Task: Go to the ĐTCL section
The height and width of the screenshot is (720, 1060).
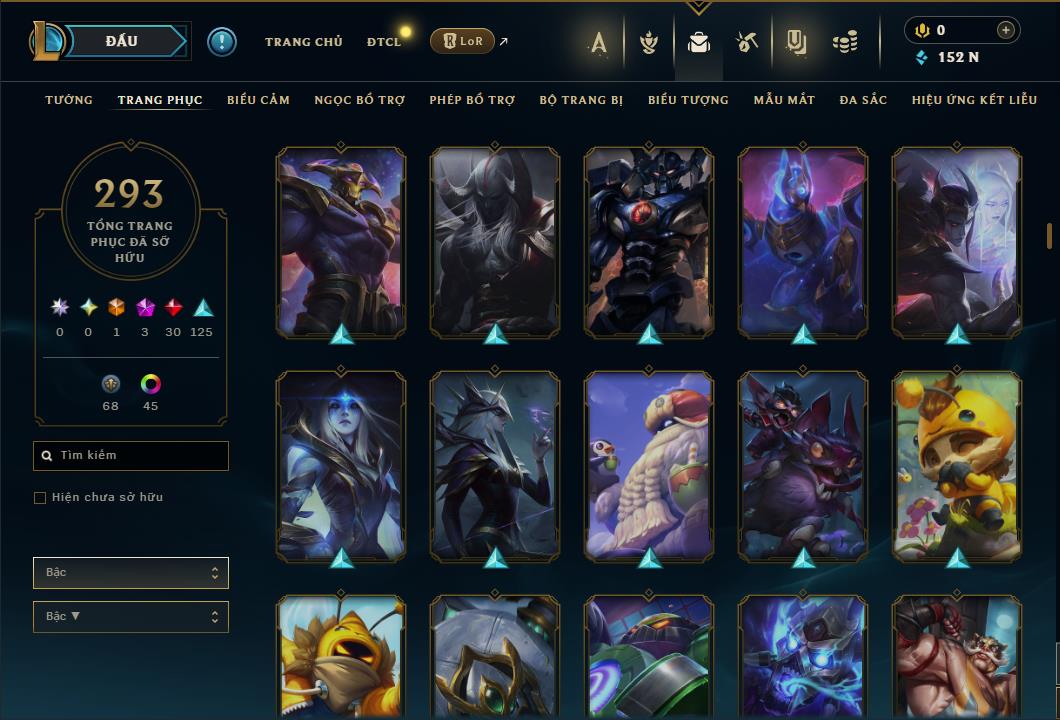Action: (383, 42)
